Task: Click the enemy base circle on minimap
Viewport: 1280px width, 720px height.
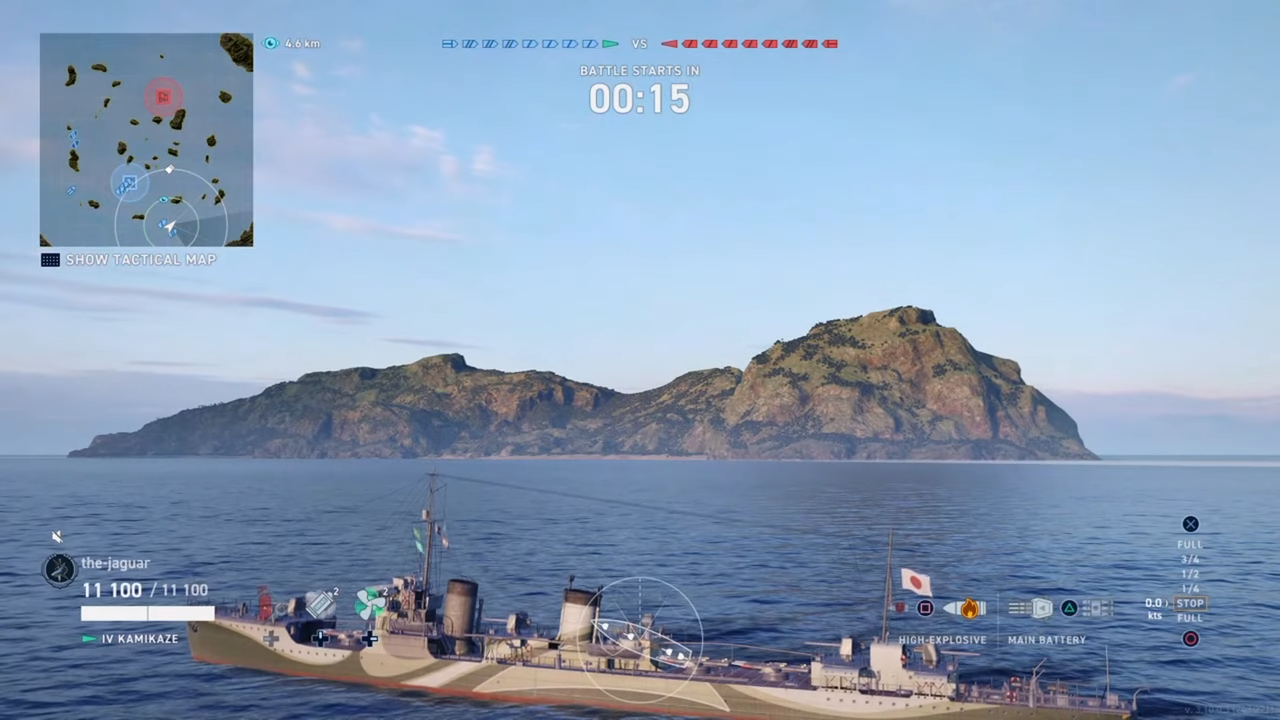Action: coord(163,96)
